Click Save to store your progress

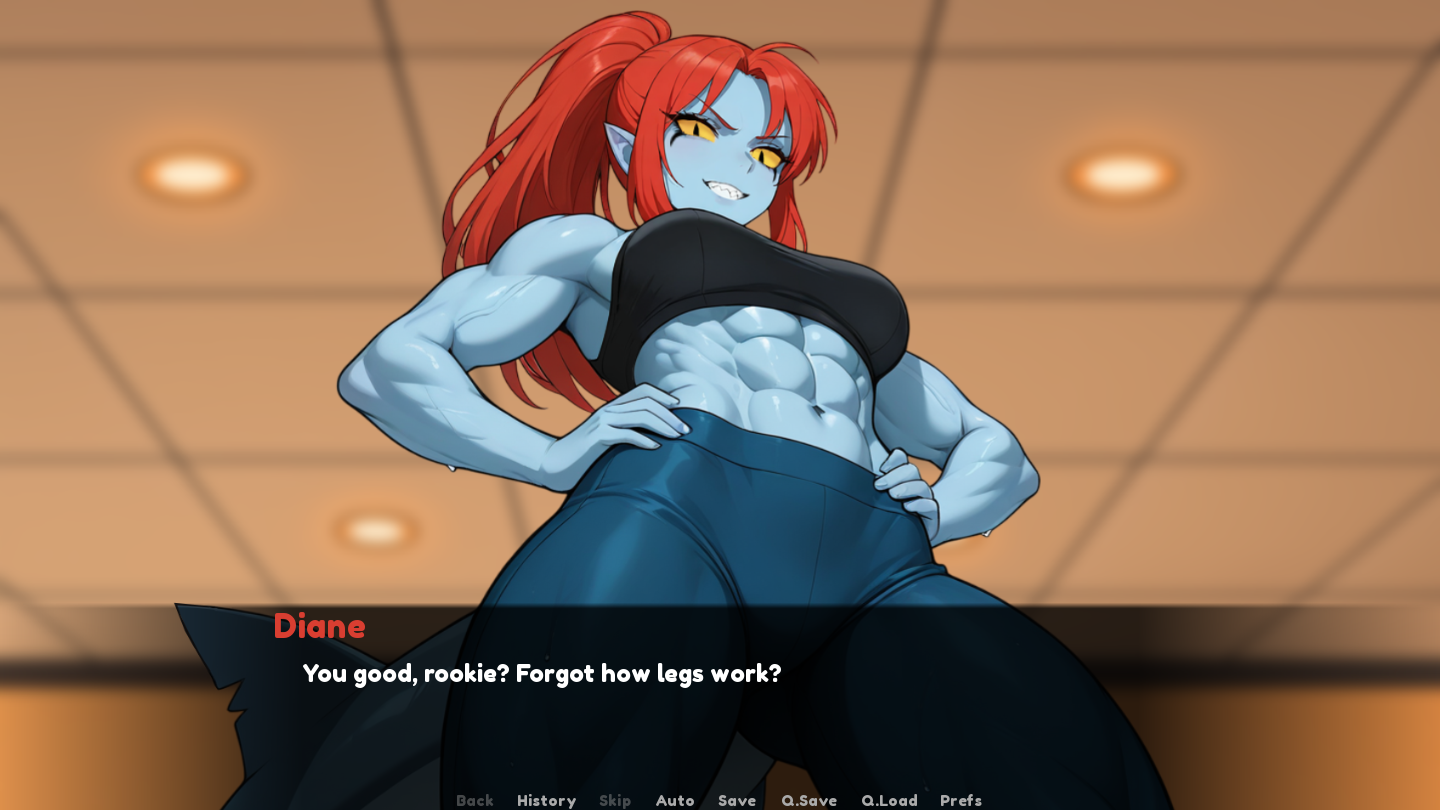click(736, 800)
